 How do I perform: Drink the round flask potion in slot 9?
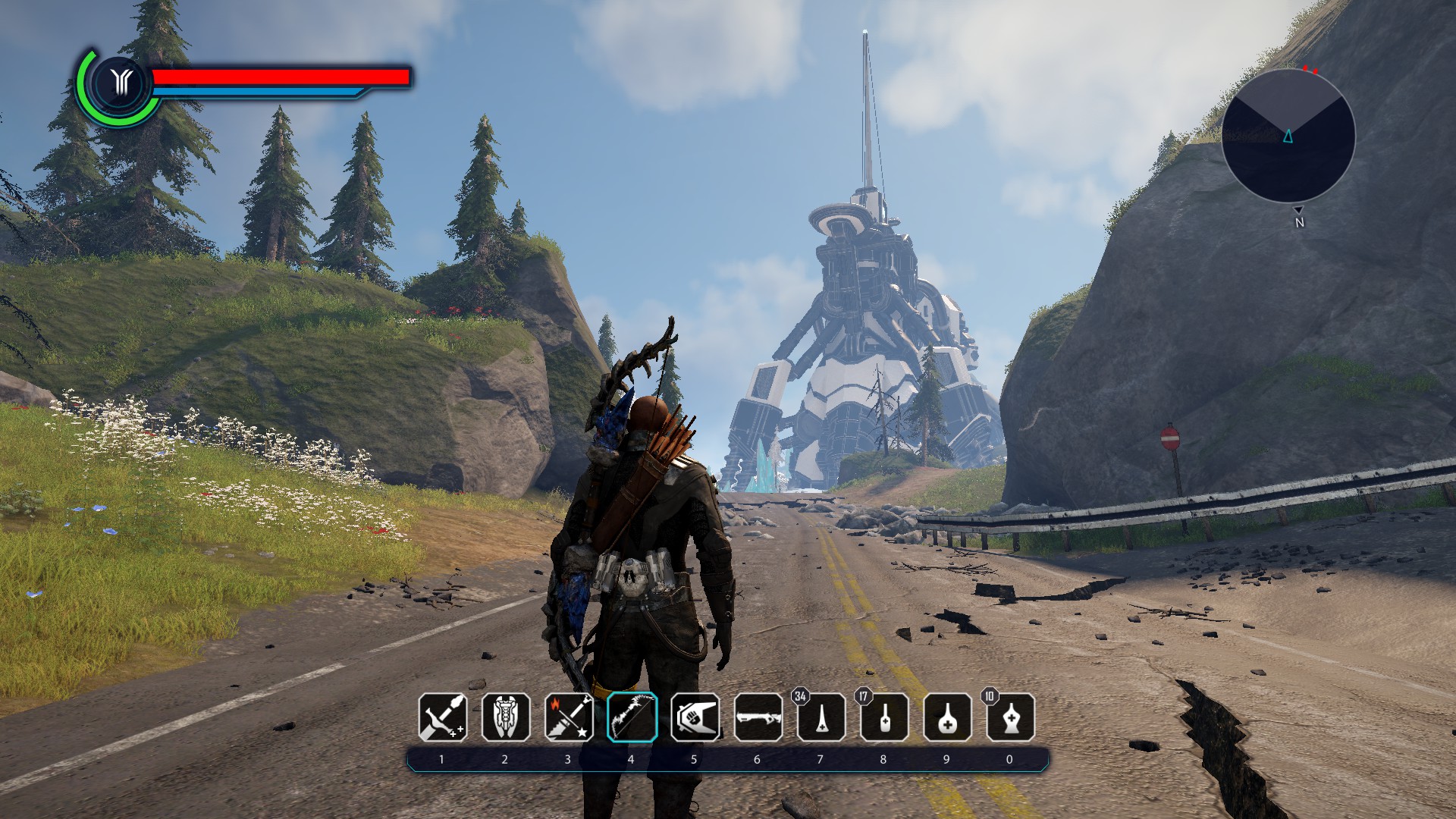coord(946,717)
